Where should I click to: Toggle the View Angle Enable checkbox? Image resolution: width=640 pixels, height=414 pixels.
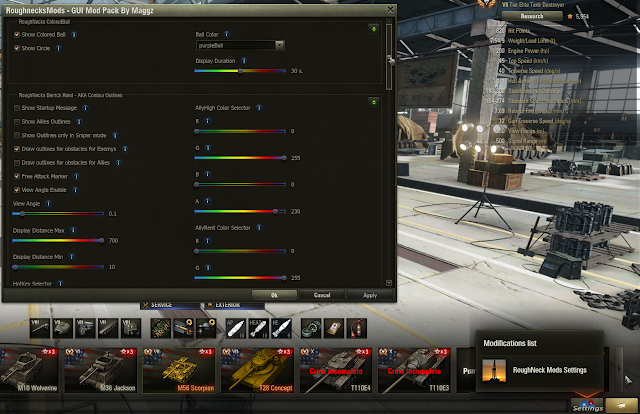click(x=17, y=189)
